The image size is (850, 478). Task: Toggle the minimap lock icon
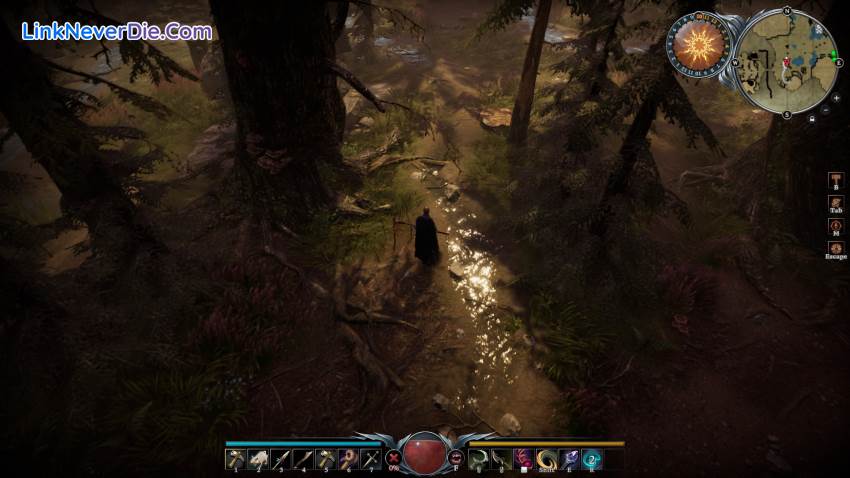(x=811, y=119)
